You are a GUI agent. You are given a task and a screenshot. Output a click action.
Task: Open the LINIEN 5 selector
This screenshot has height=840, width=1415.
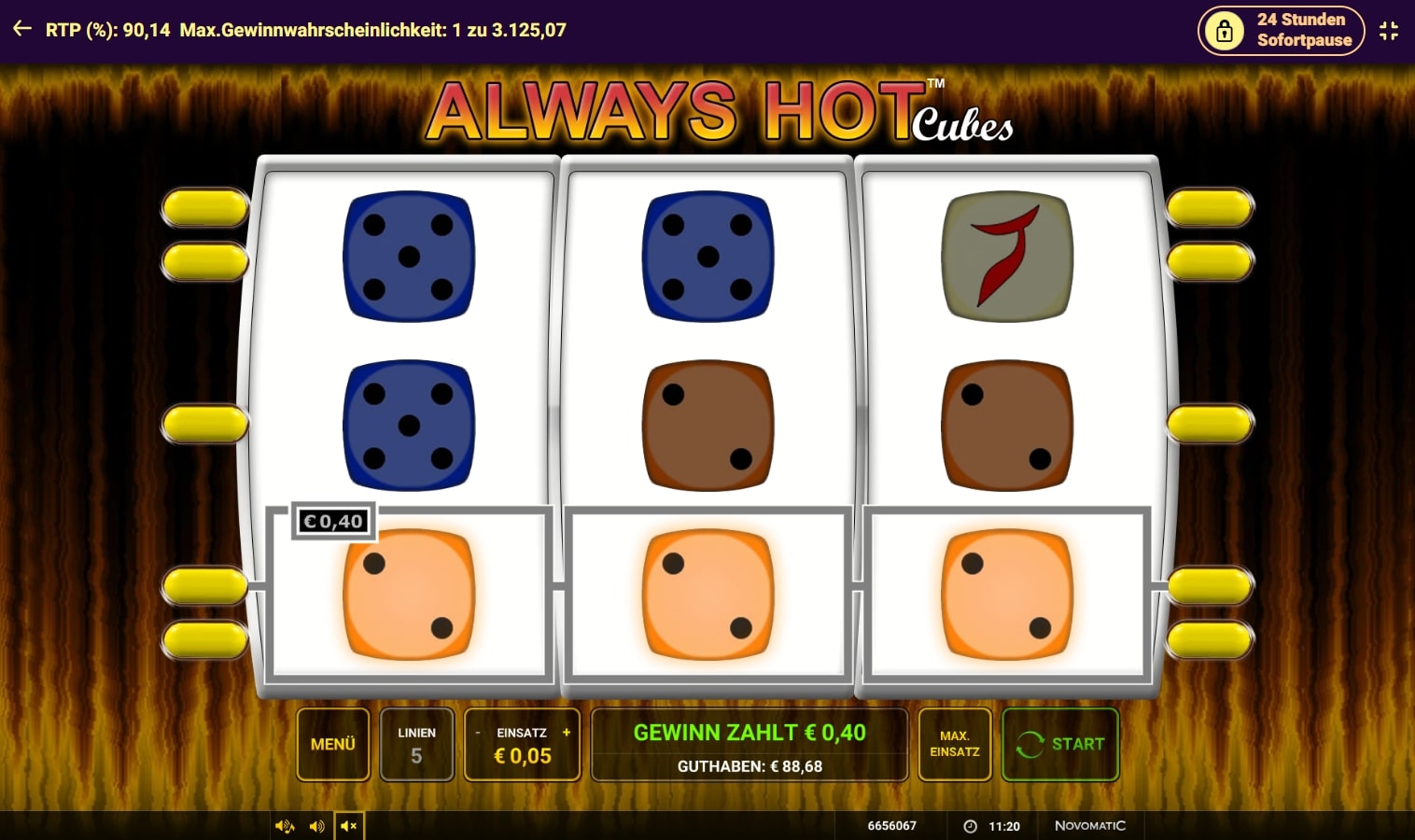click(416, 744)
